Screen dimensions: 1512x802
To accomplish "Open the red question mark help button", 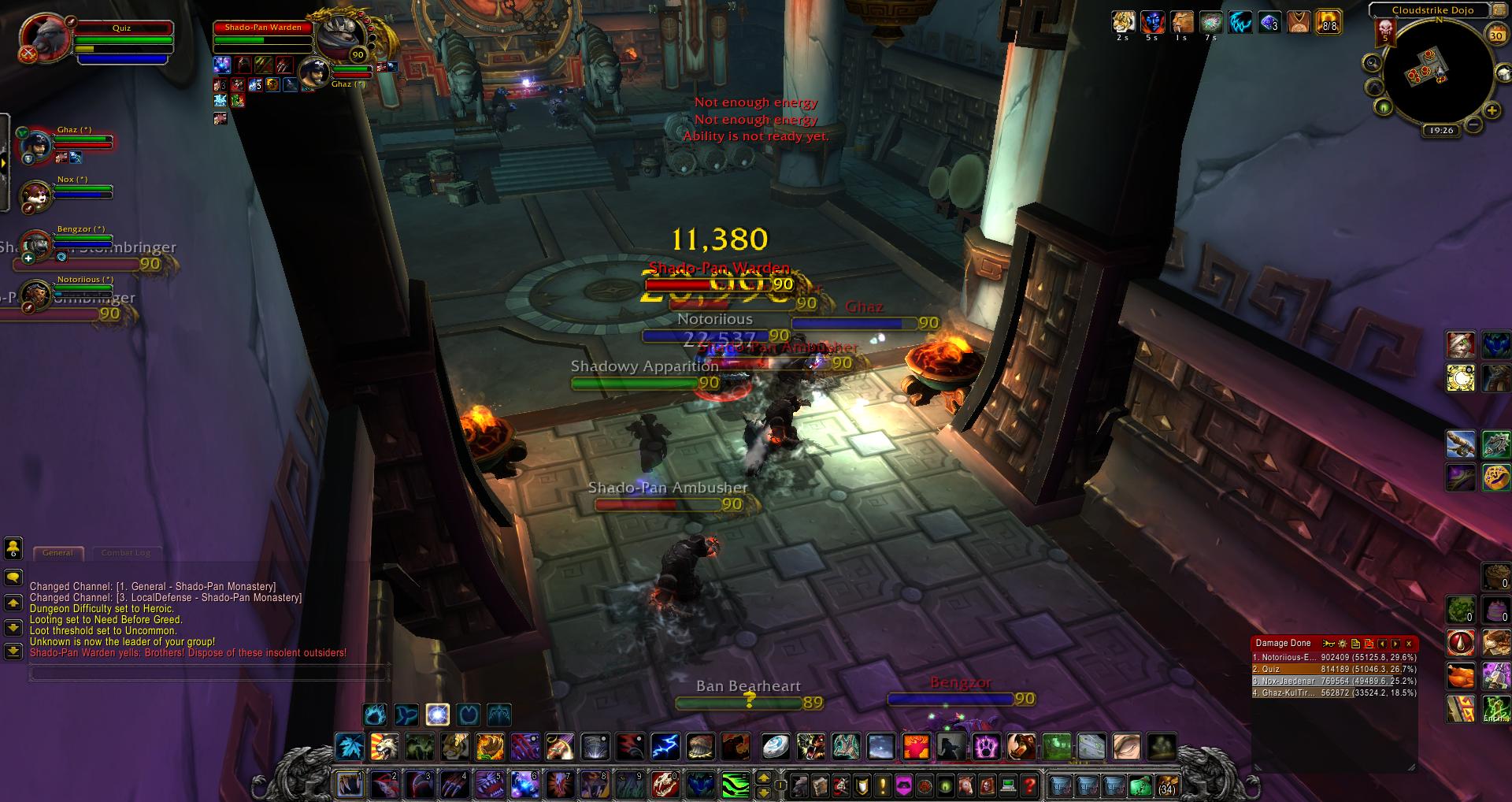I will click(1029, 785).
